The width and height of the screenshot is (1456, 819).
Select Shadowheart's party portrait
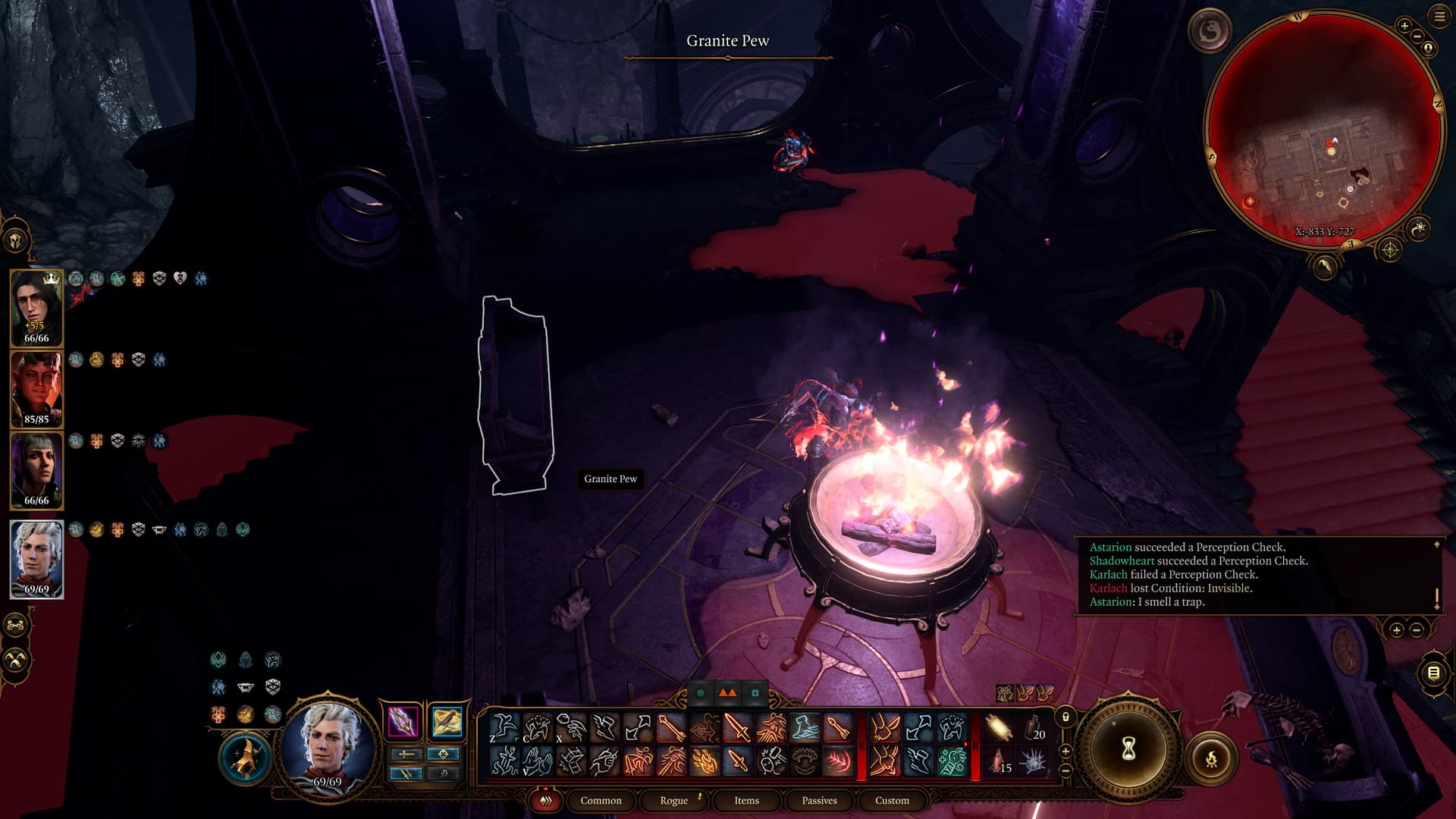(x=36, y=471)
